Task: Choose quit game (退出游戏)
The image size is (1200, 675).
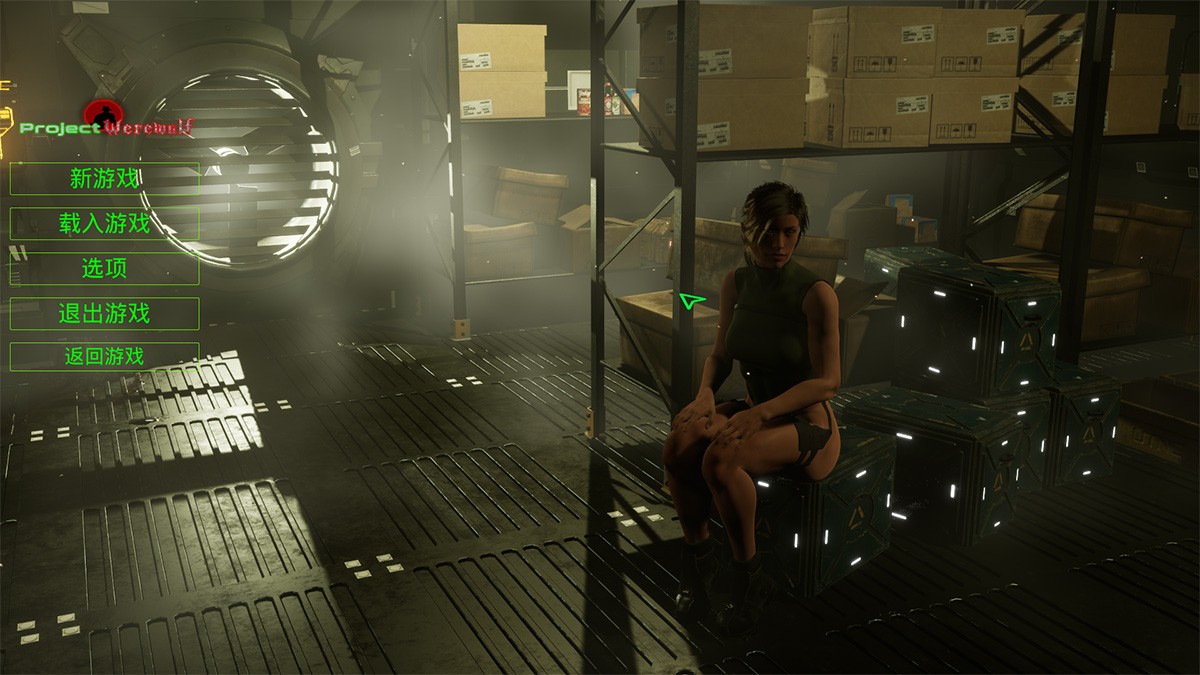Action: (104, 314)
